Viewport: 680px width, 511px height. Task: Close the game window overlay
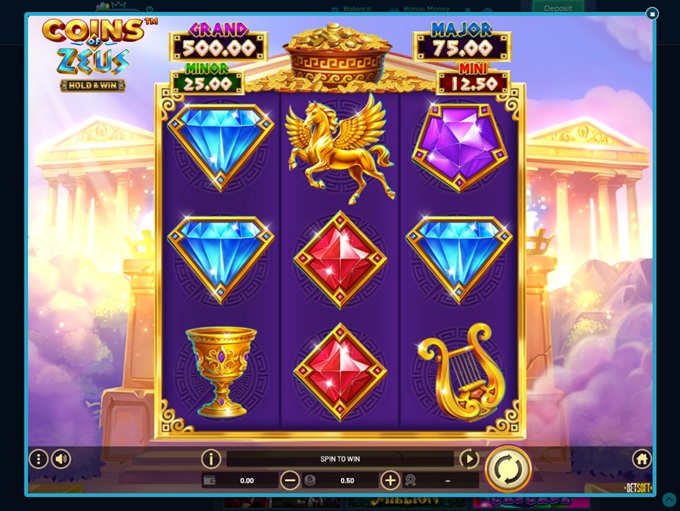tap(652, 14)
